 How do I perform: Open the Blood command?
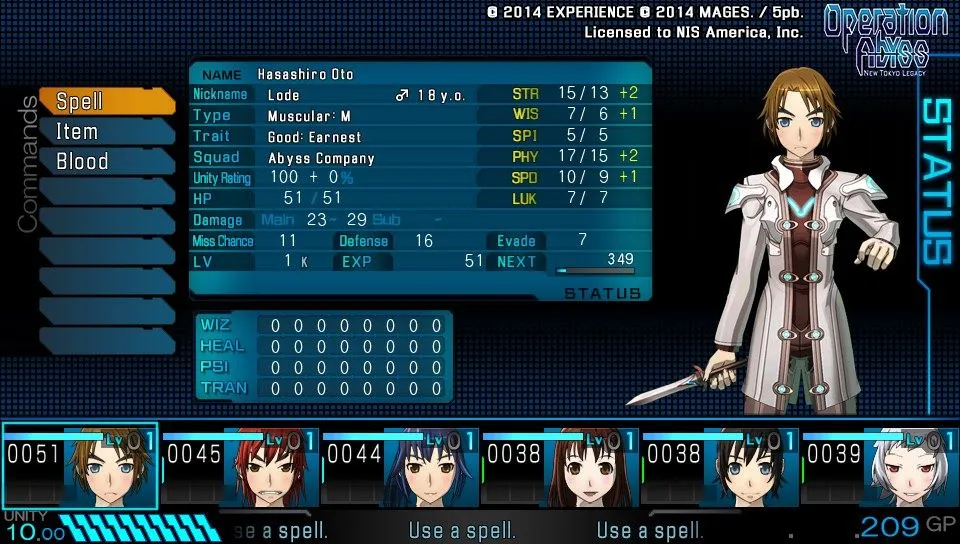click(105, 161)
